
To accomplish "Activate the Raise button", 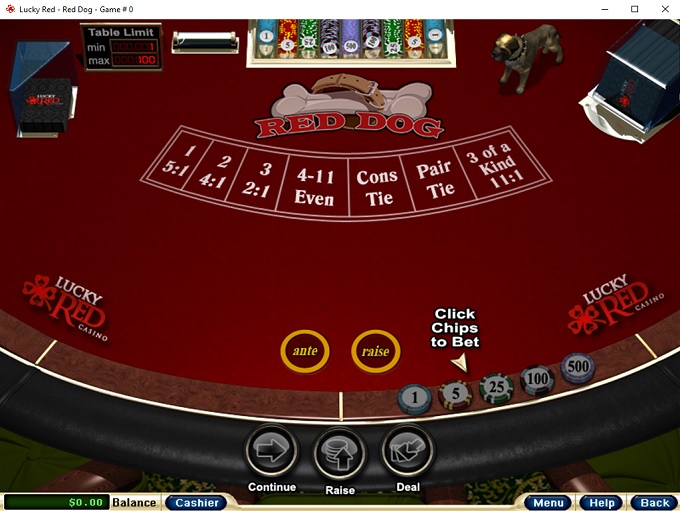I will (340, 453).
